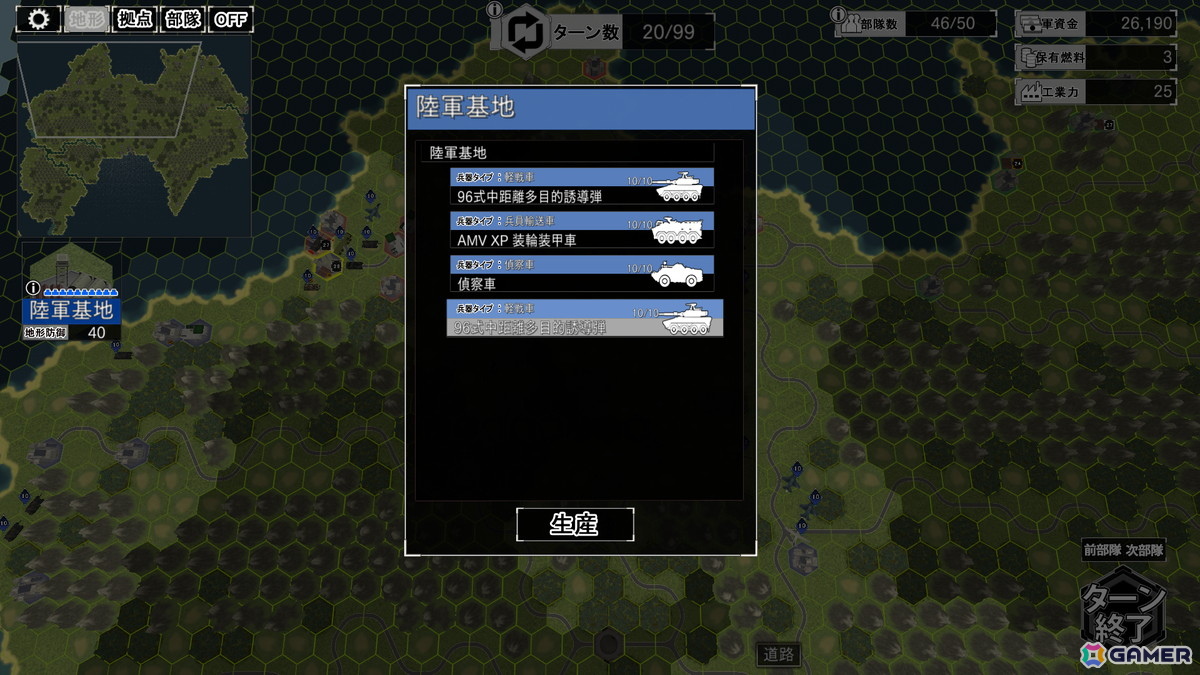1200x675 pixels.
Task: Open info icon beside 部隊数 unit count
Action: click(x=841, y=14)
